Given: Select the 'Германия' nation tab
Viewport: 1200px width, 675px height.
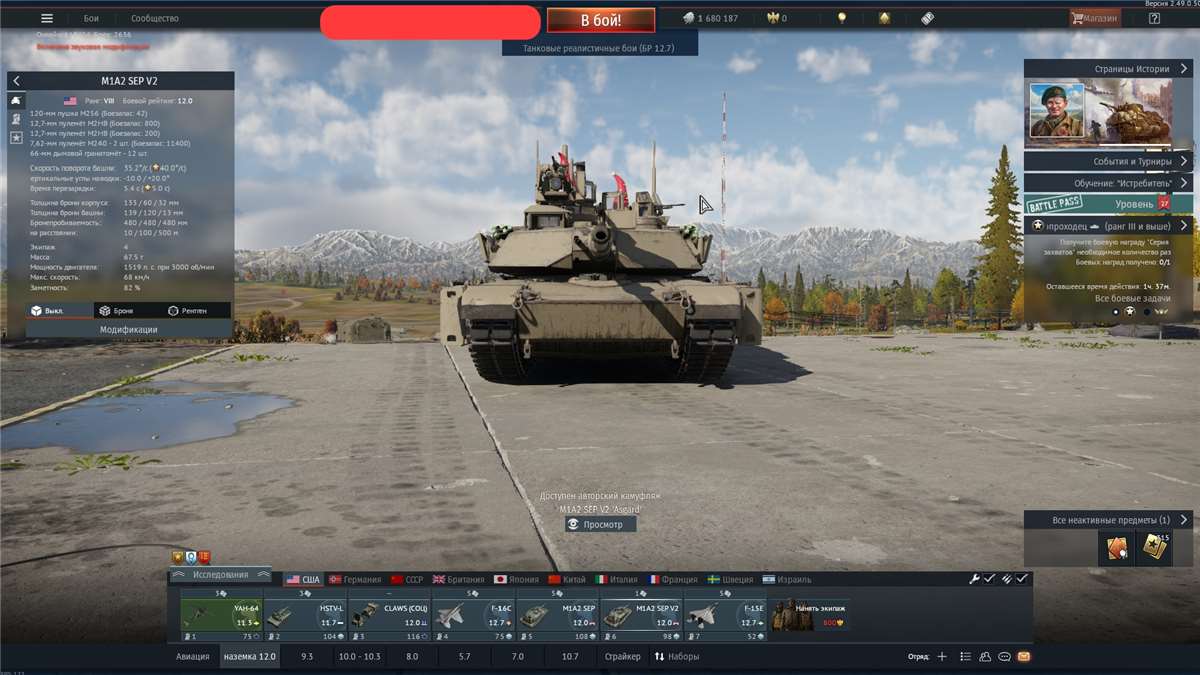Looking at the screenshot, I should (355, 579).
